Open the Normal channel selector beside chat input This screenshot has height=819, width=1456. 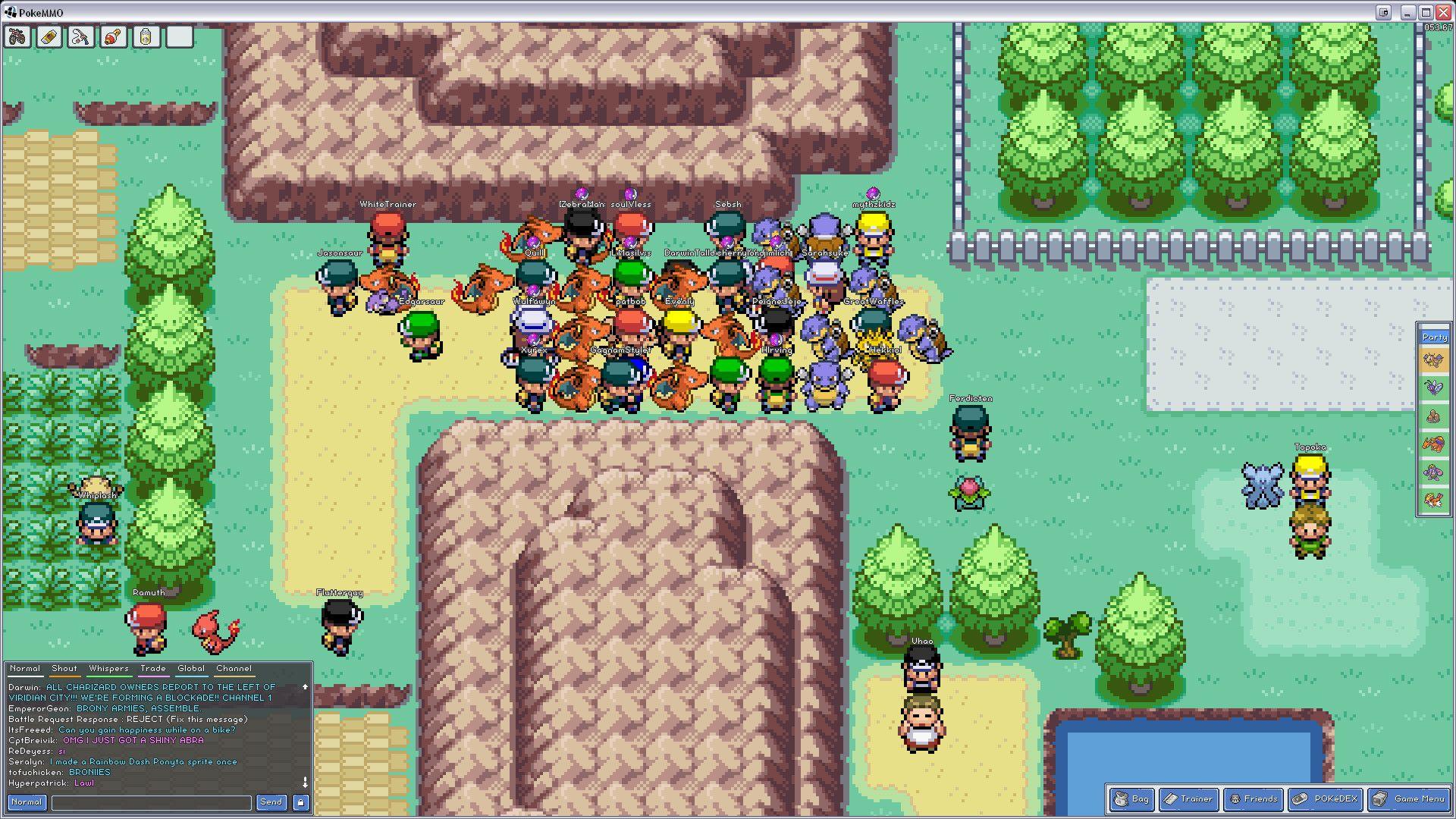26,801
